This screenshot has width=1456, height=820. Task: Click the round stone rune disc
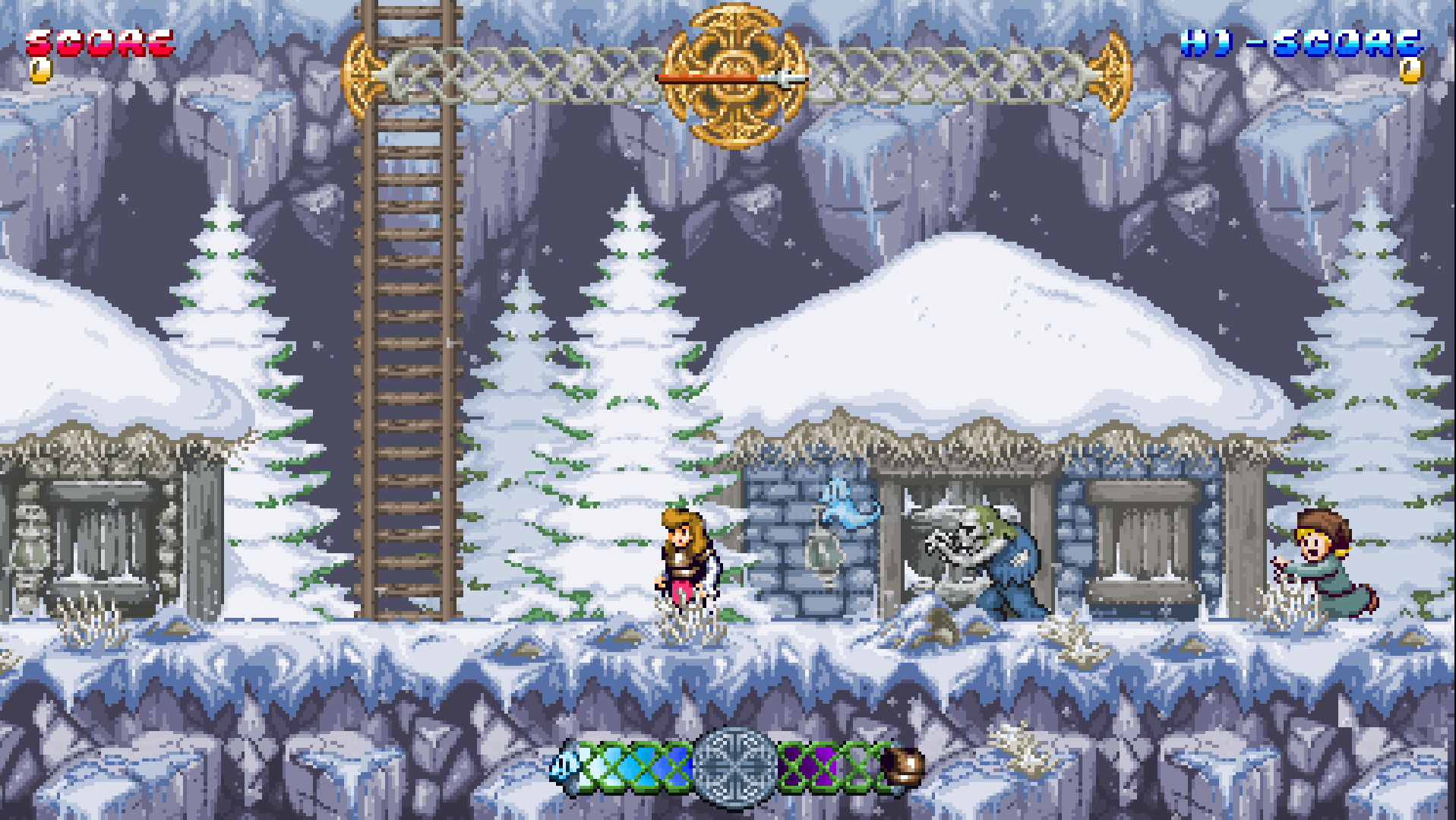pyautogui.click(x=734, y=767)
